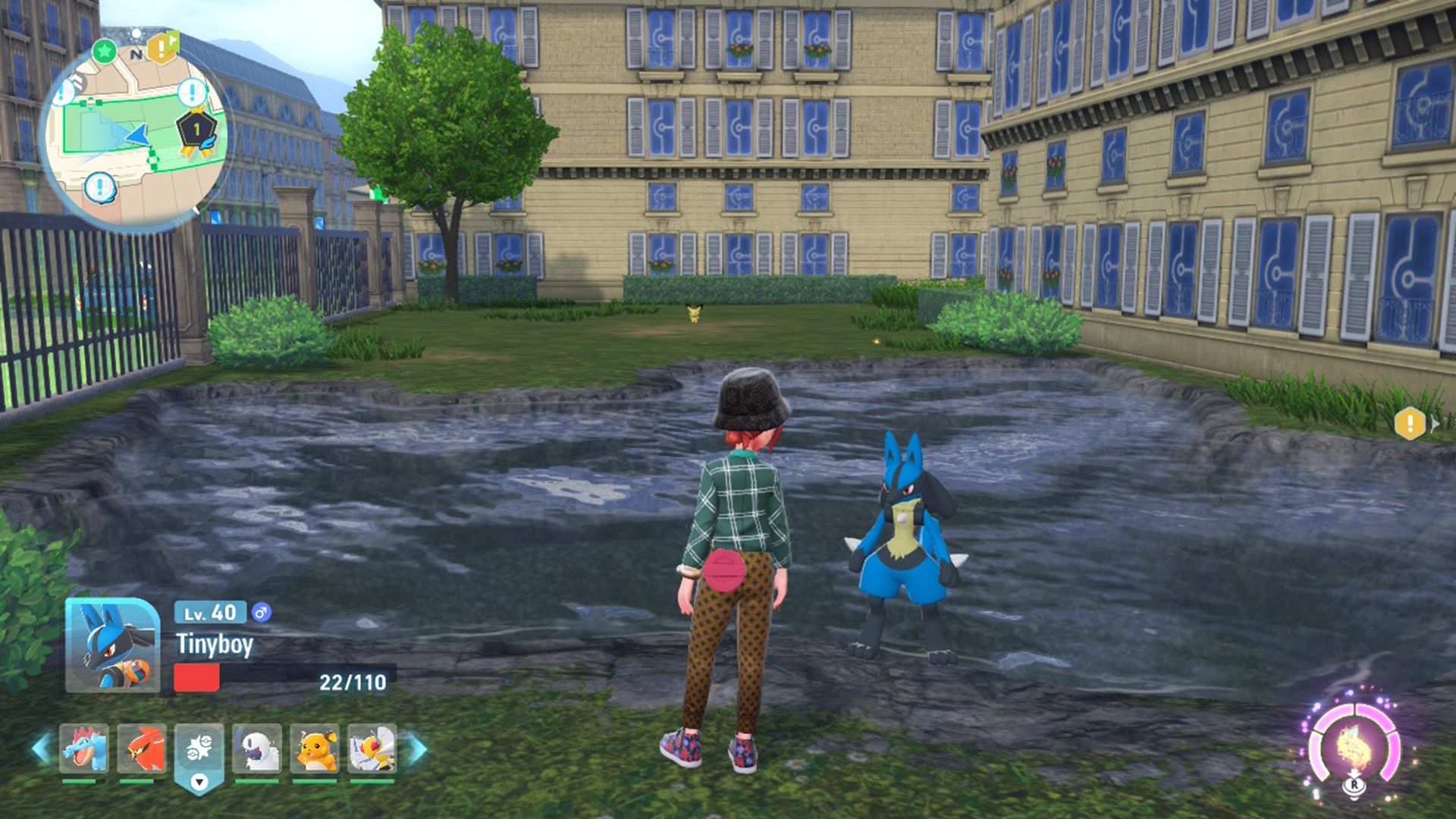Select the green star marker on minimap
The width and height of the screenshot is (1456, 819).
click(x=105, y=52)
